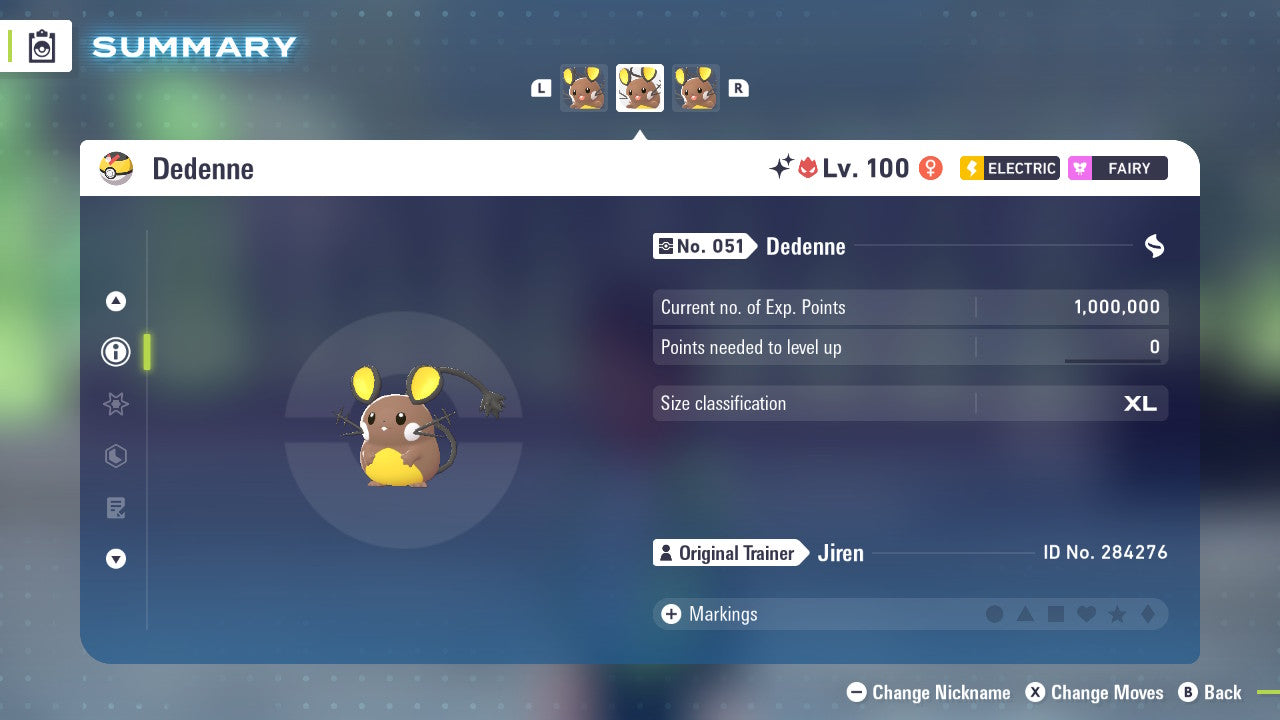Screen dimensions: 1280x720
Task: Click Change Nickname at the bottom
Action: pyautogui.click(x=928, y=692)
